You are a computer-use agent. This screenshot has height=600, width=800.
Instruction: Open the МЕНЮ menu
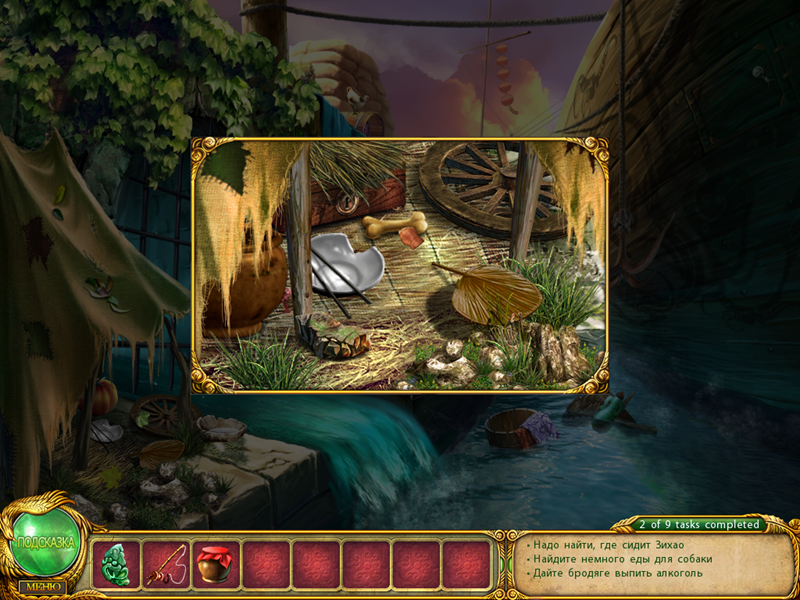tap(41, 586)
